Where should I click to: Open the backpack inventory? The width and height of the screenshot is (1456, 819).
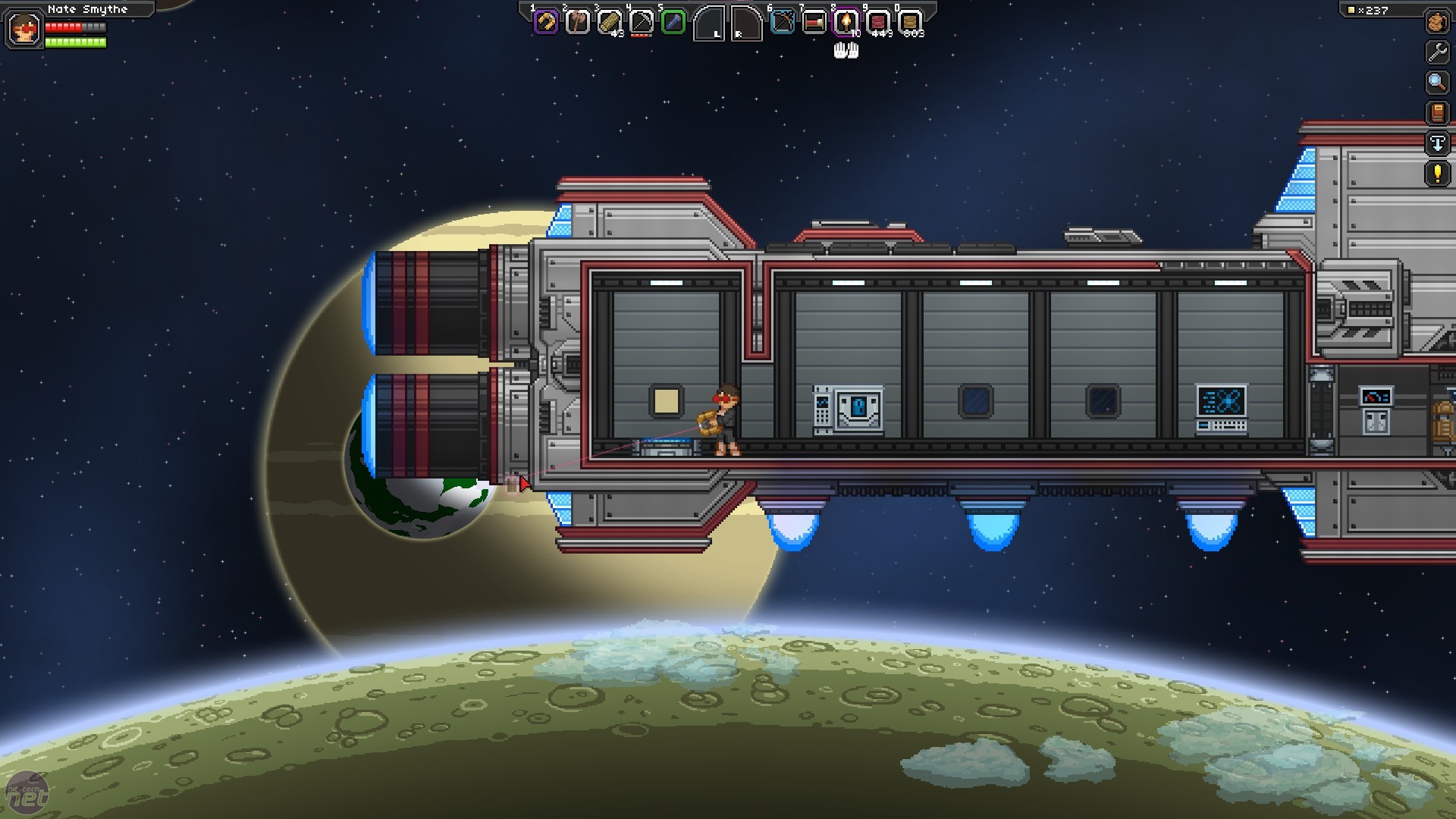pos(1437,22)
